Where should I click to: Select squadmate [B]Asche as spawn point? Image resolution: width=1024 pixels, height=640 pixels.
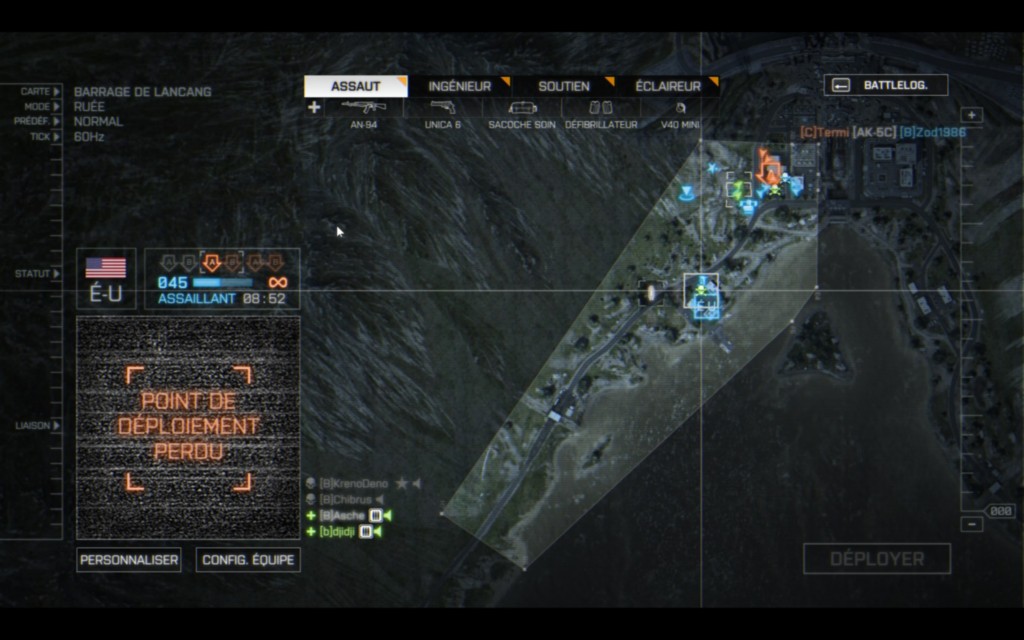(x=343, y=516)
